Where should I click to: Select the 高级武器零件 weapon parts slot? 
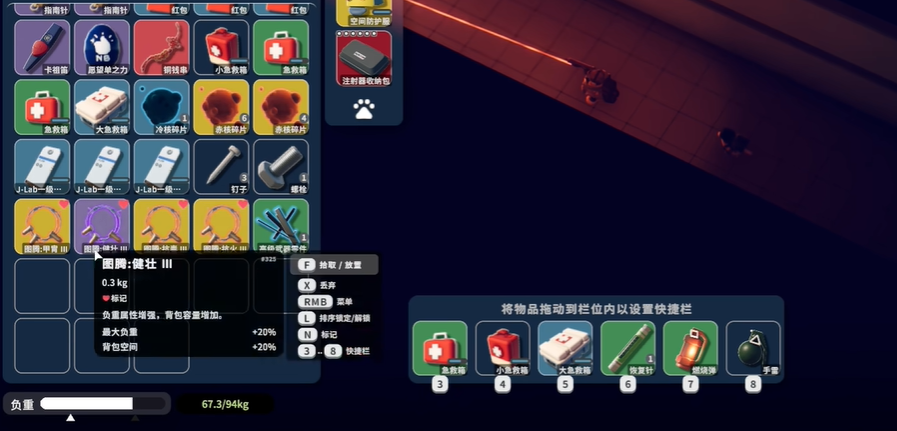tap(281, 225)
